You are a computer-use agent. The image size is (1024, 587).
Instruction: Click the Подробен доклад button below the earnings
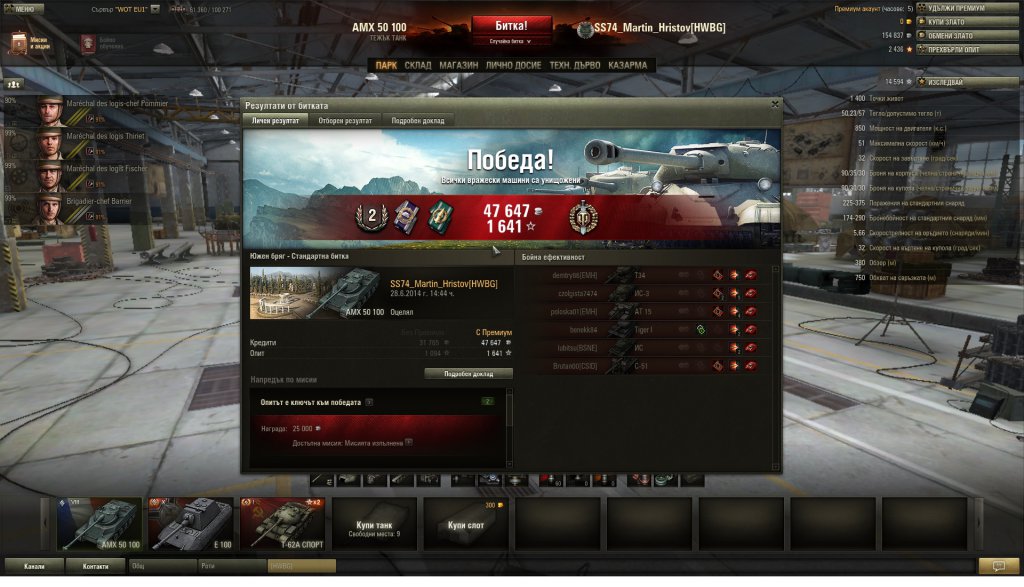tap(468, 373)
